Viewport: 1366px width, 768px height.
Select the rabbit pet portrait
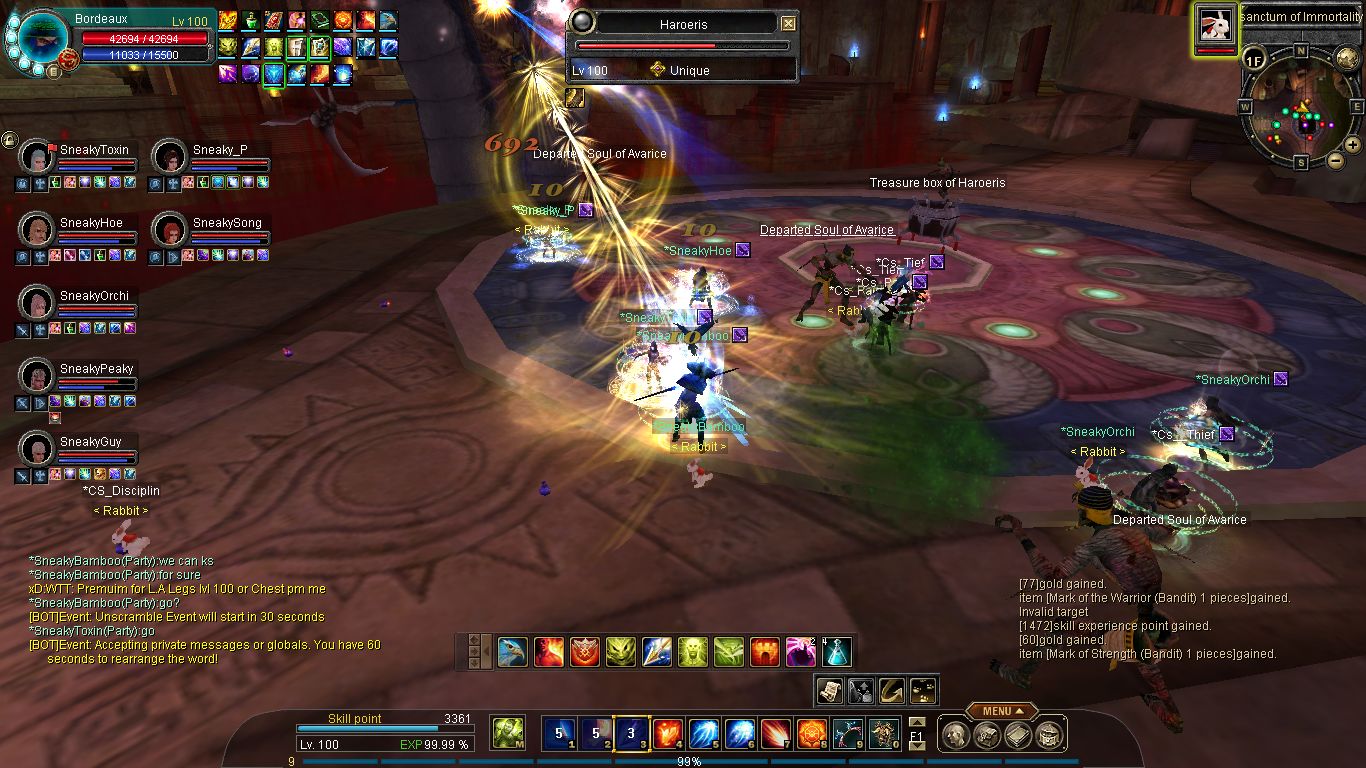[x=1216, y=27]
